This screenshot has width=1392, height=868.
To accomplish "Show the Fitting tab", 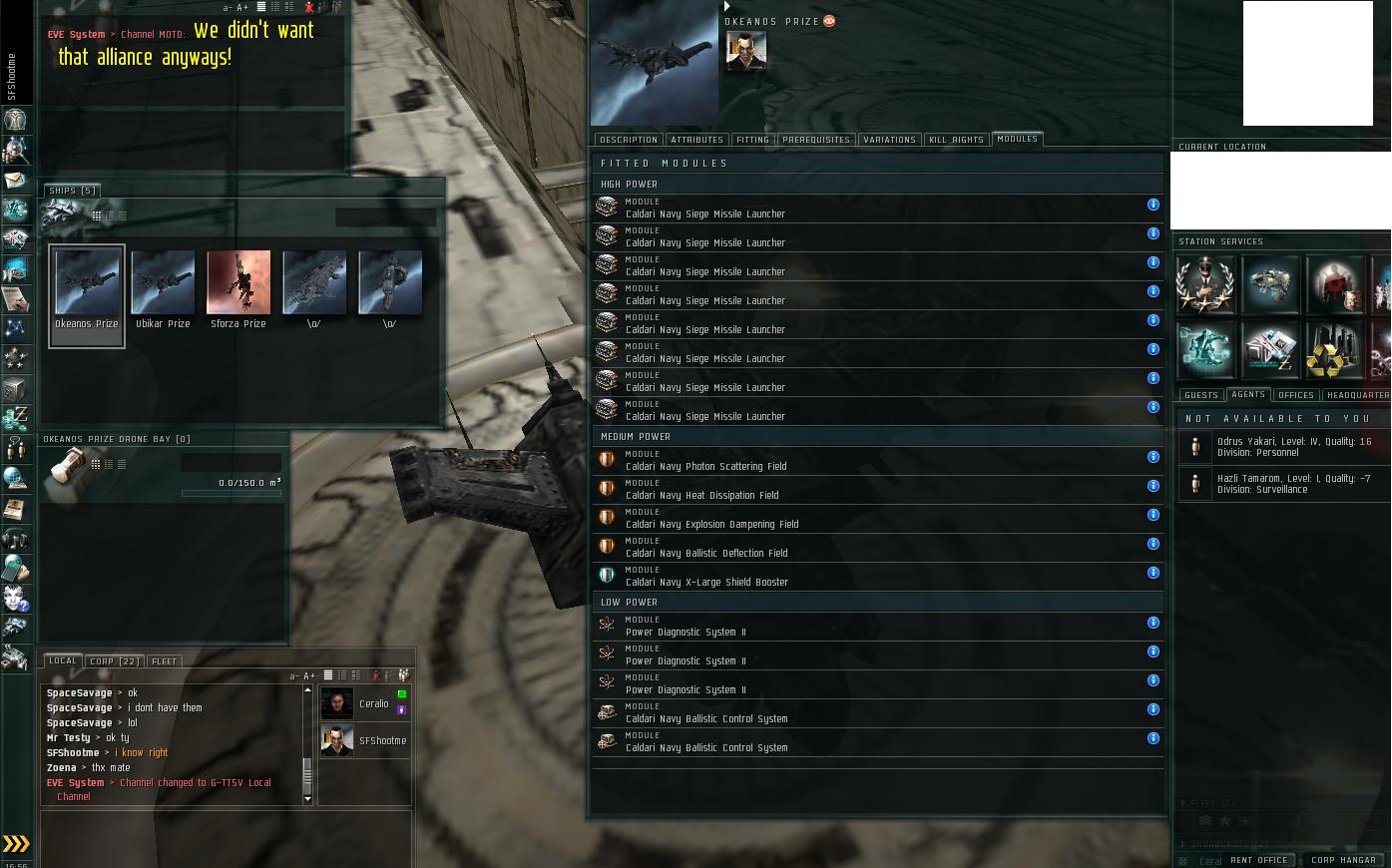I will click(752, 140).
